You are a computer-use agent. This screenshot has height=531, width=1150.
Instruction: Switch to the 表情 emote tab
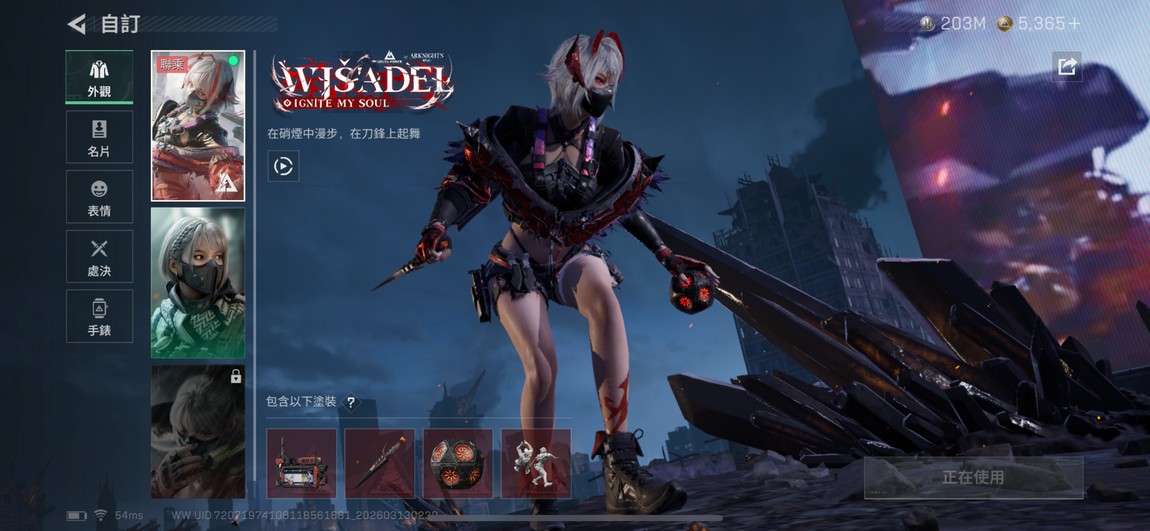tap(99, 197)
